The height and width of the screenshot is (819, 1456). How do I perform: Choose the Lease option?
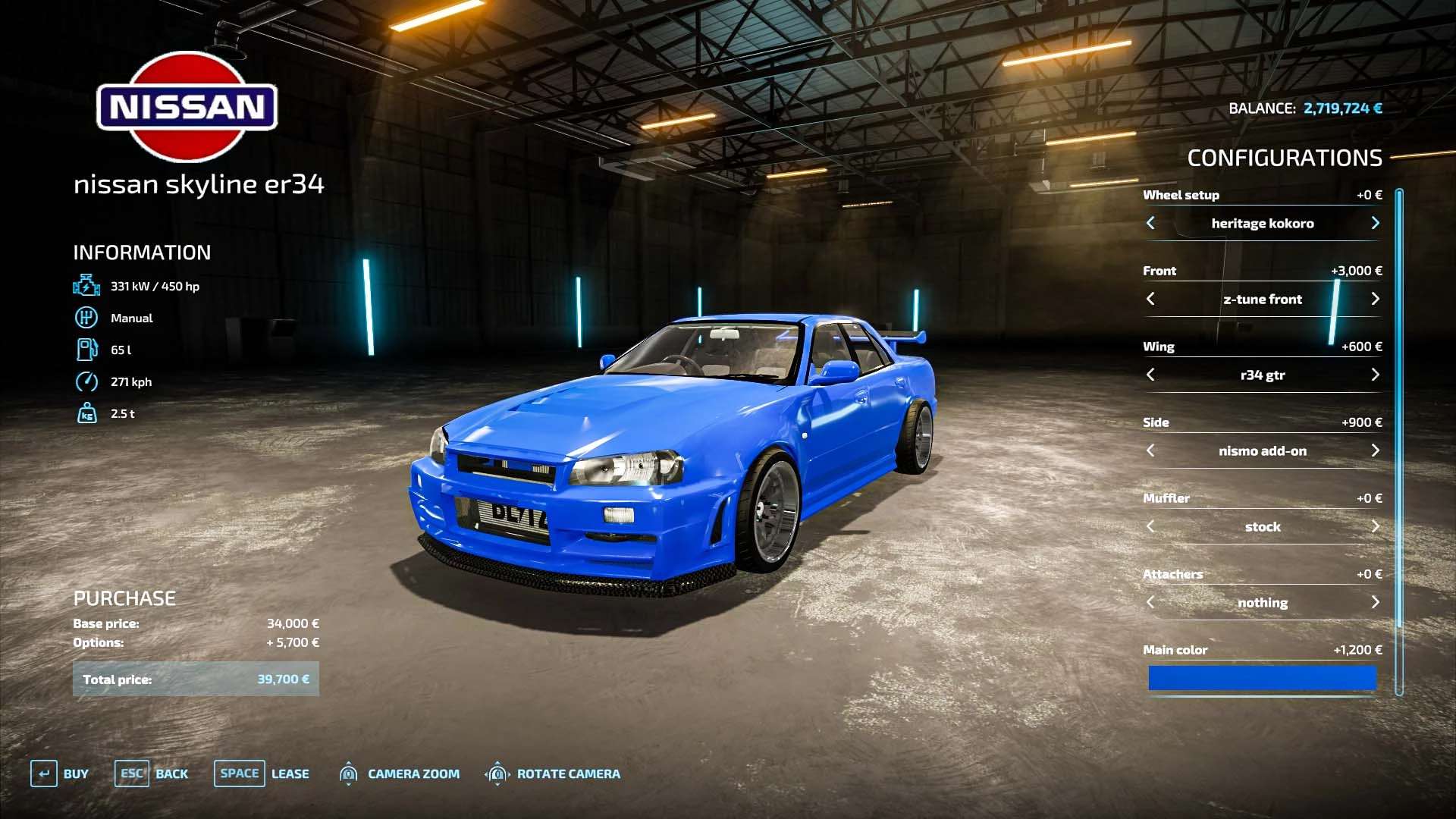[262, 773]
